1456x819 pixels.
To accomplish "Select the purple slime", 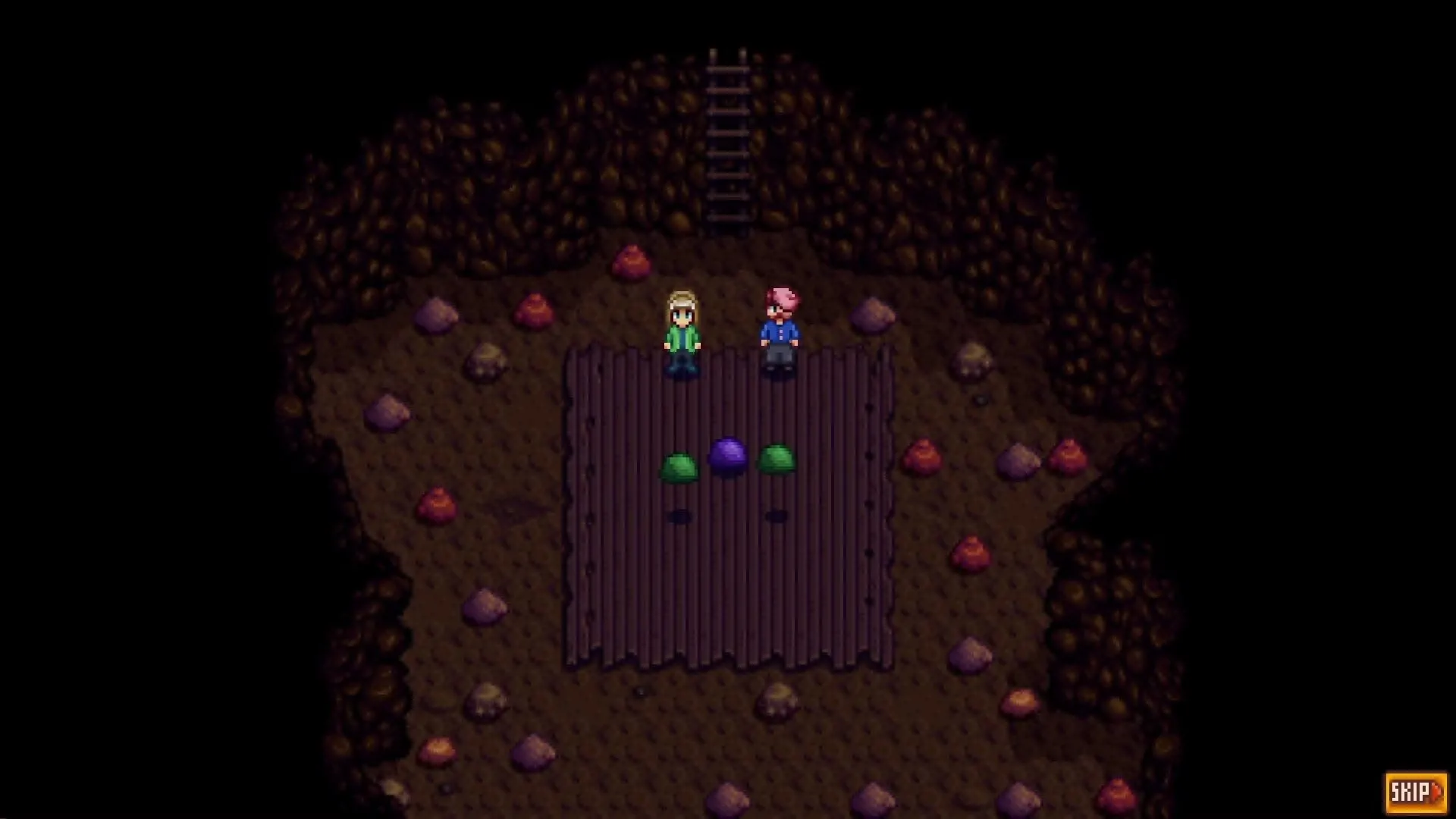I will pyautogui.click(x=729, y=457).
